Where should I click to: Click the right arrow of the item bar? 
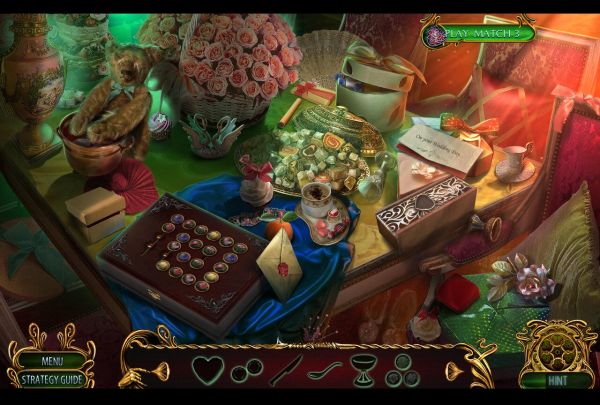click(x=452, y=372)
